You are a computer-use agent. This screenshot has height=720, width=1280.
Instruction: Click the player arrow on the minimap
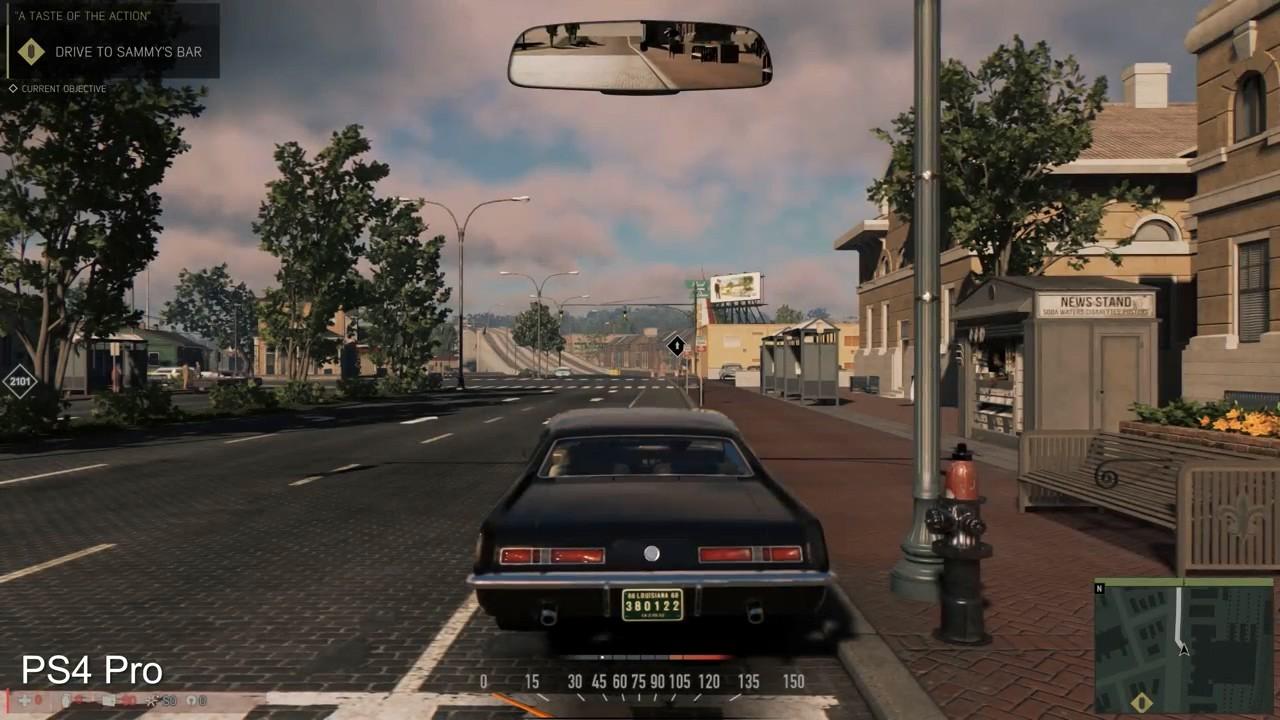point(1183,650)
